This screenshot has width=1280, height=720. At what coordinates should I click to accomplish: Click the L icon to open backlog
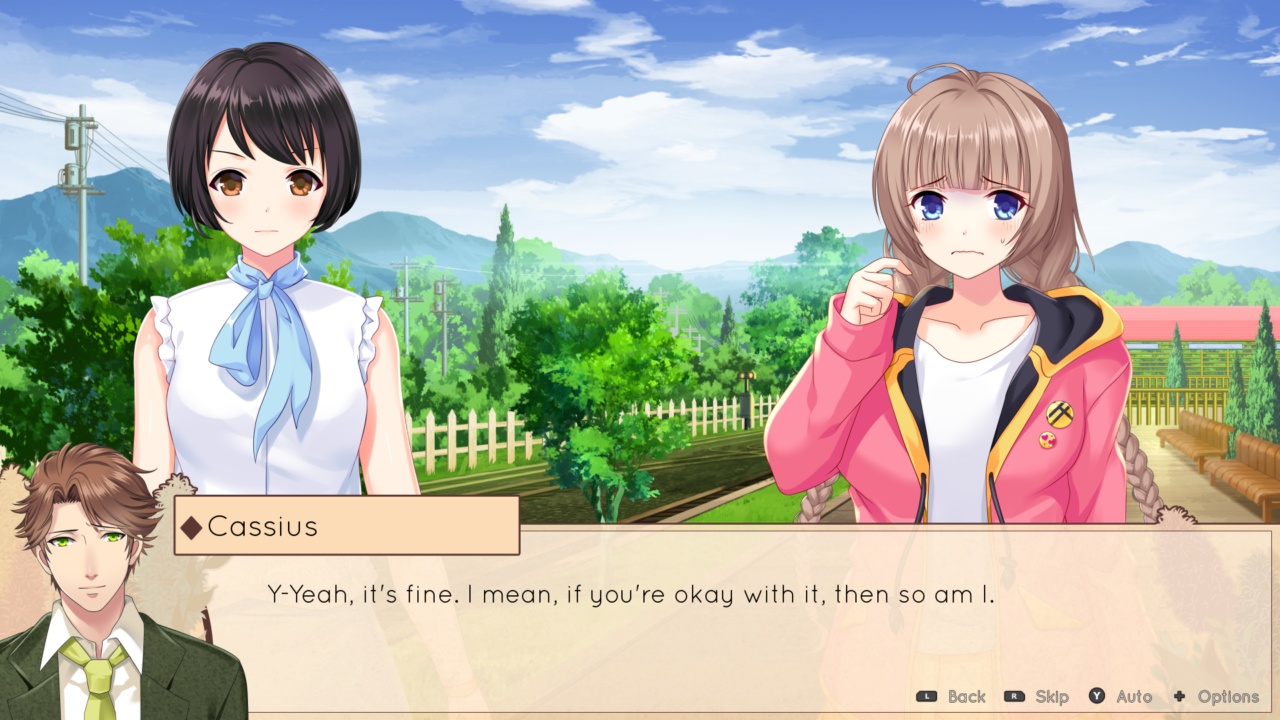927,697
